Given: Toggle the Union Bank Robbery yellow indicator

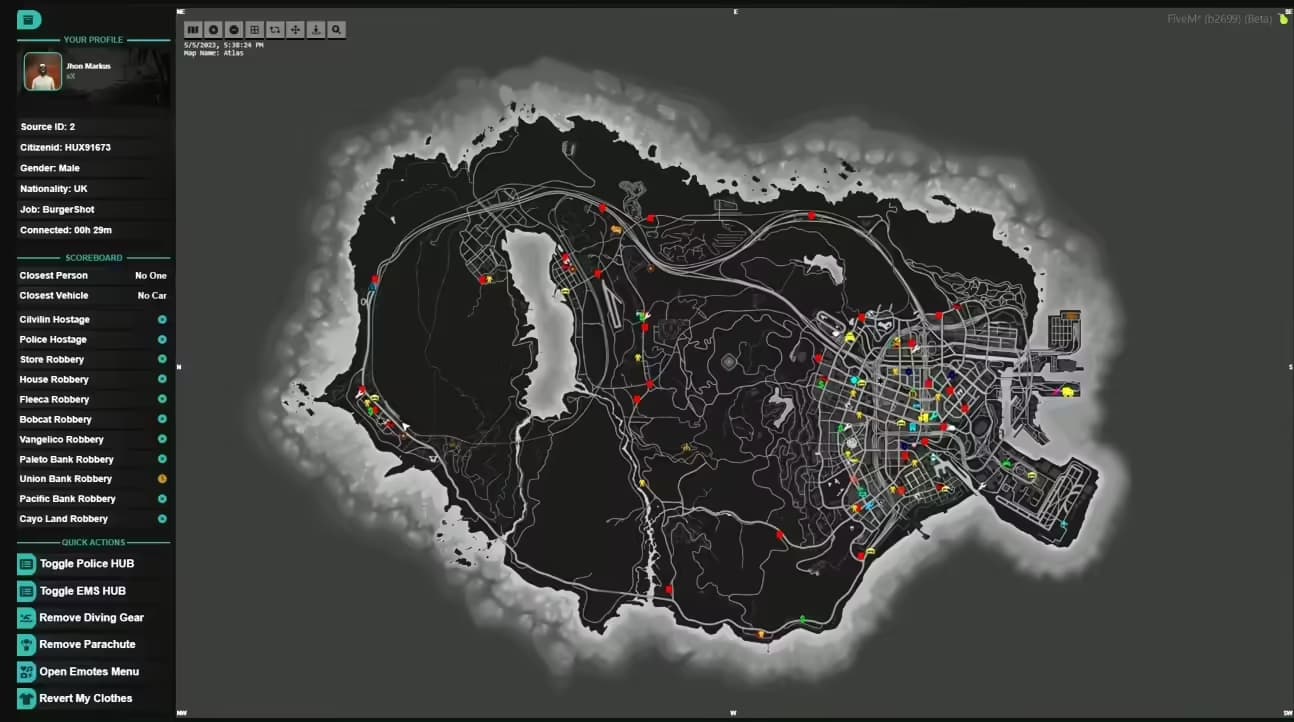Looking at the screenshot, I should [163, 478].
